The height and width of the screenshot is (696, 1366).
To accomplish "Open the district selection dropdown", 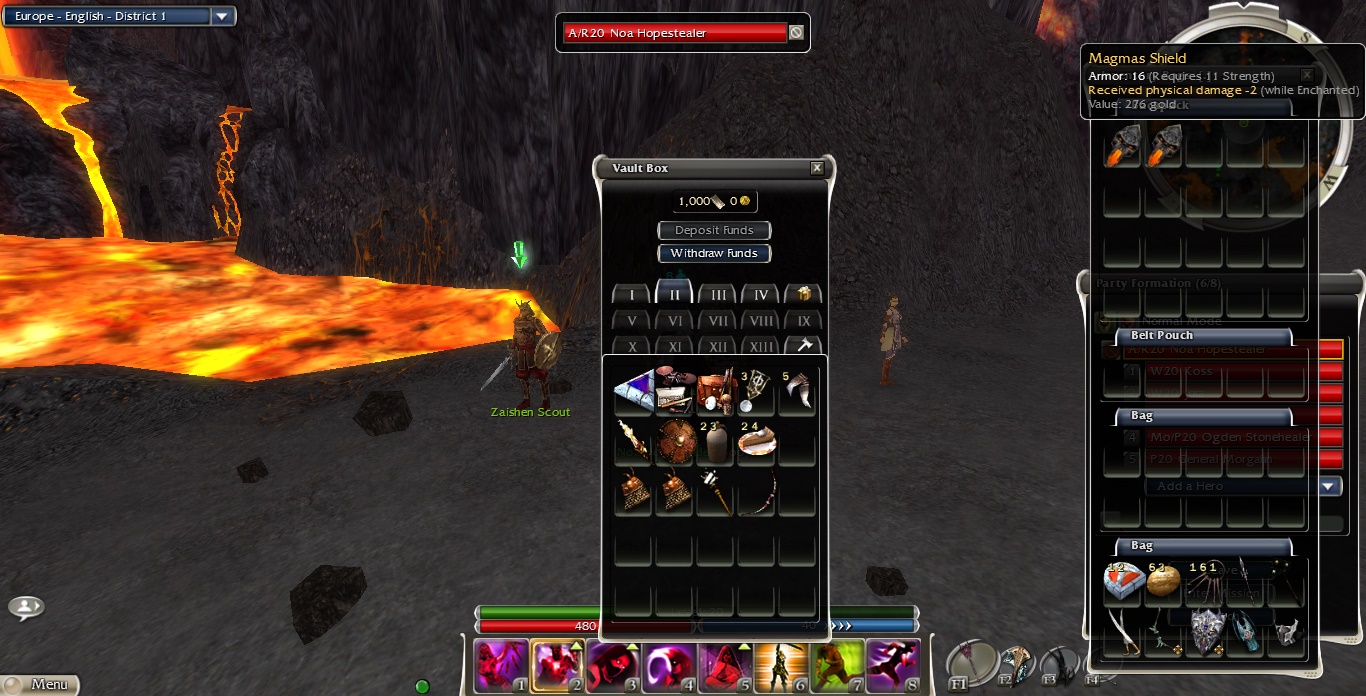I will click(x=223, y=16).
